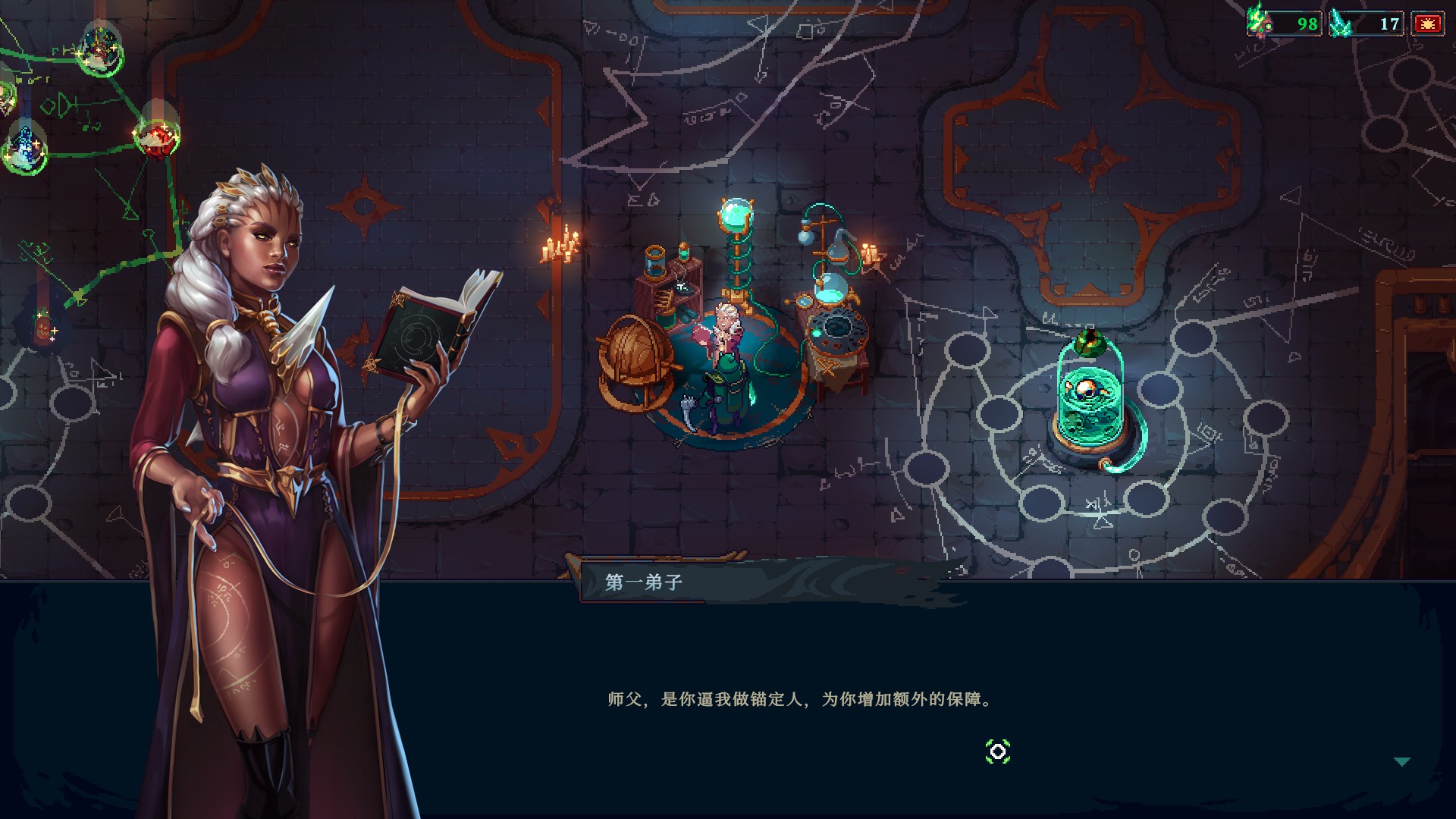
Task: Advance dialogue with the teal arrow
Action: [1401, 761]
